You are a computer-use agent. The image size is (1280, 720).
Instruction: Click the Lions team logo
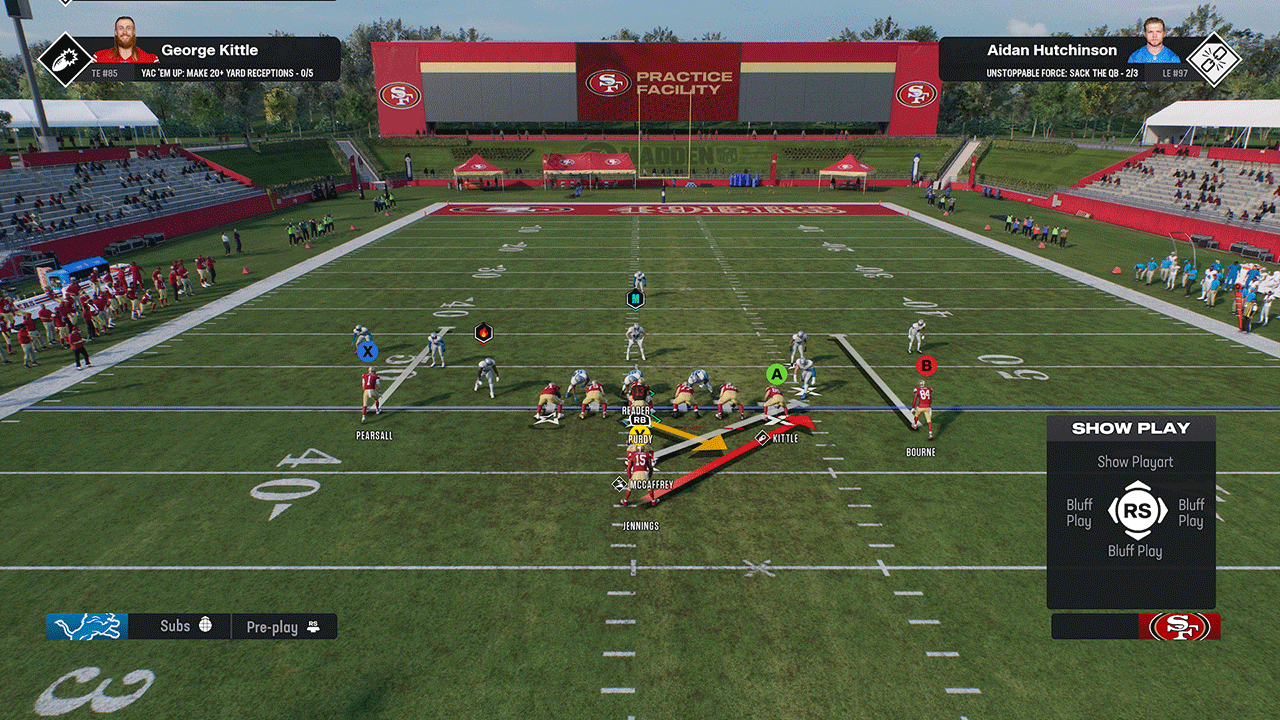tap(87, 627)
